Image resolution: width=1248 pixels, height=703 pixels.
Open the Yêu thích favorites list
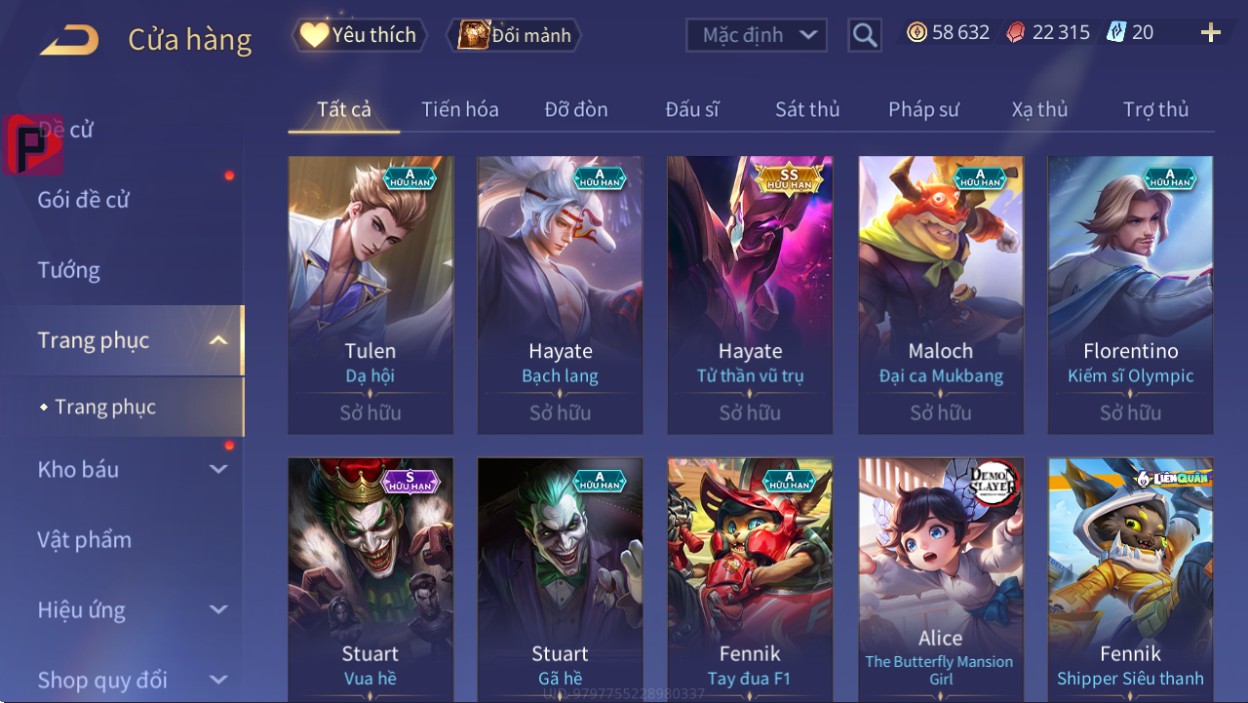tap(359, 35)
